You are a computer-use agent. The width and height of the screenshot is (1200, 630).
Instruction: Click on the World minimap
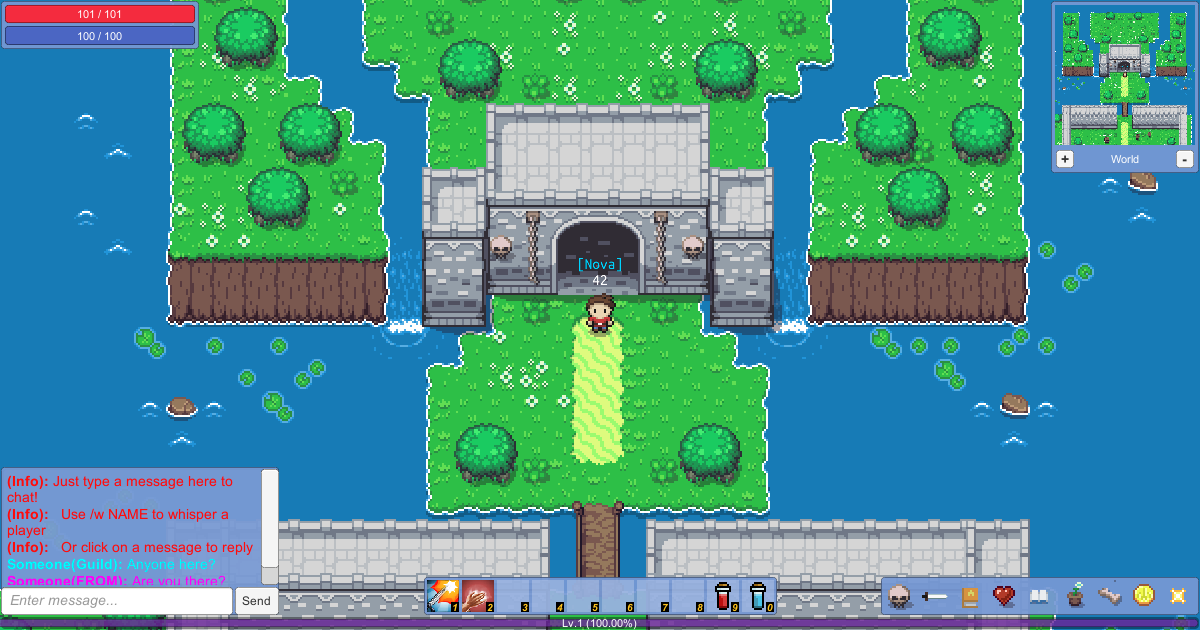pyautogui.click(x=1123, y=76)
